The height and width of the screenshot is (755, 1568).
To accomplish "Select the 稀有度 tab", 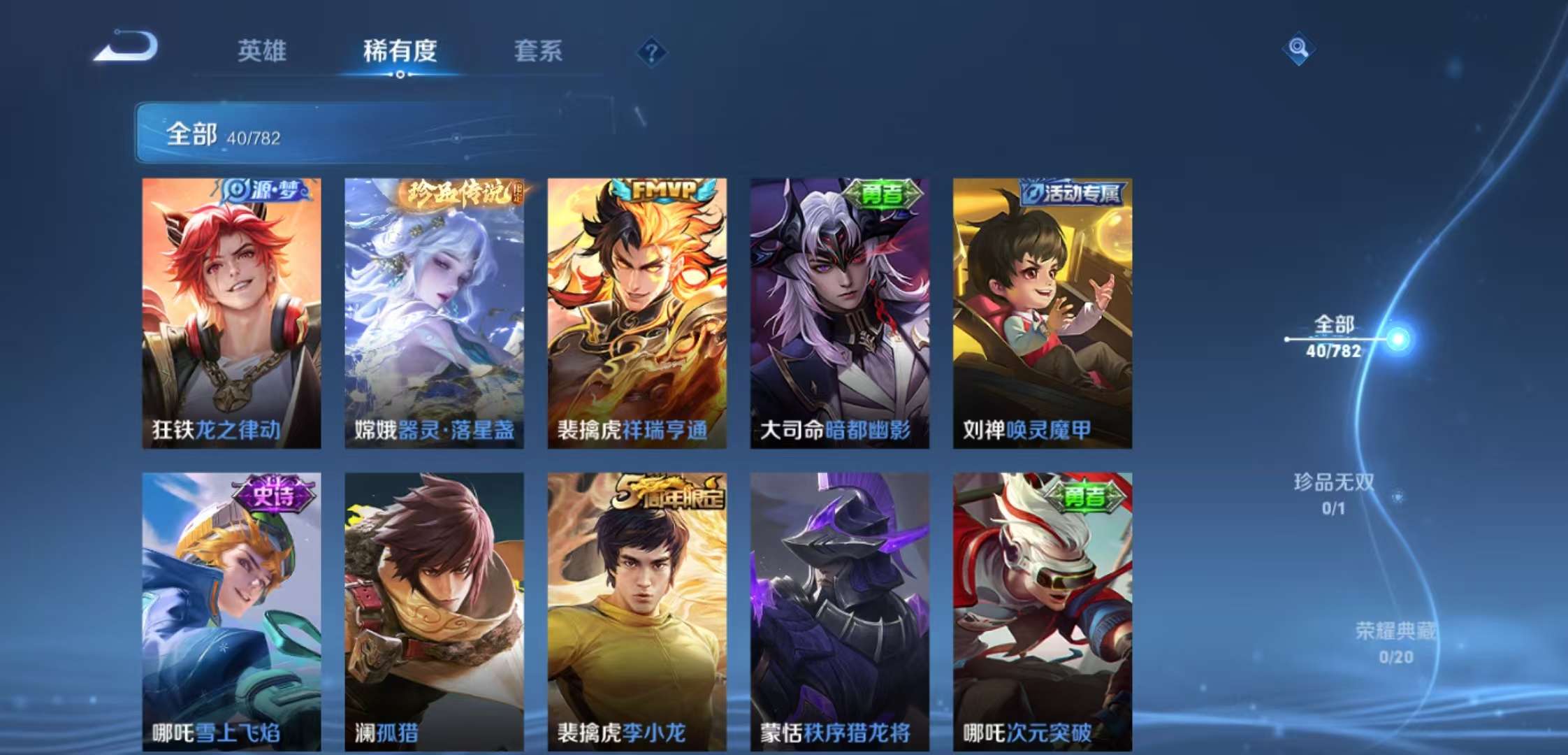I will pos(399,52).
